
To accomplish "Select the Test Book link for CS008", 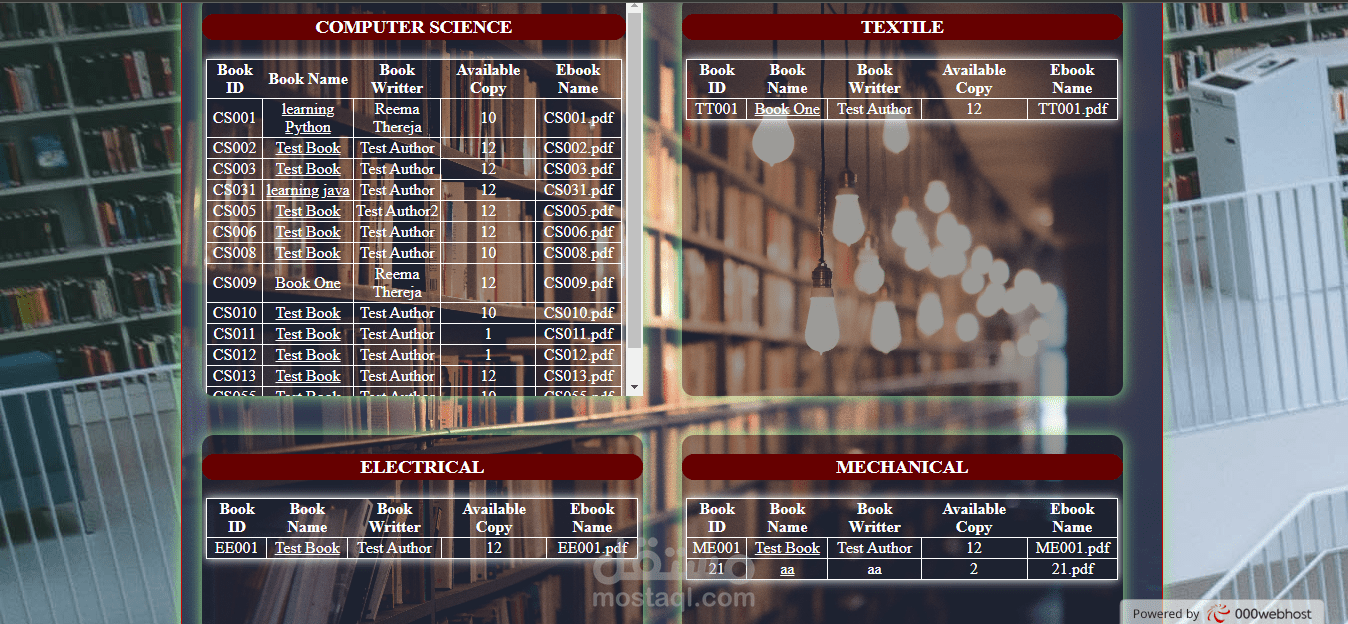I will click(308, 253).
